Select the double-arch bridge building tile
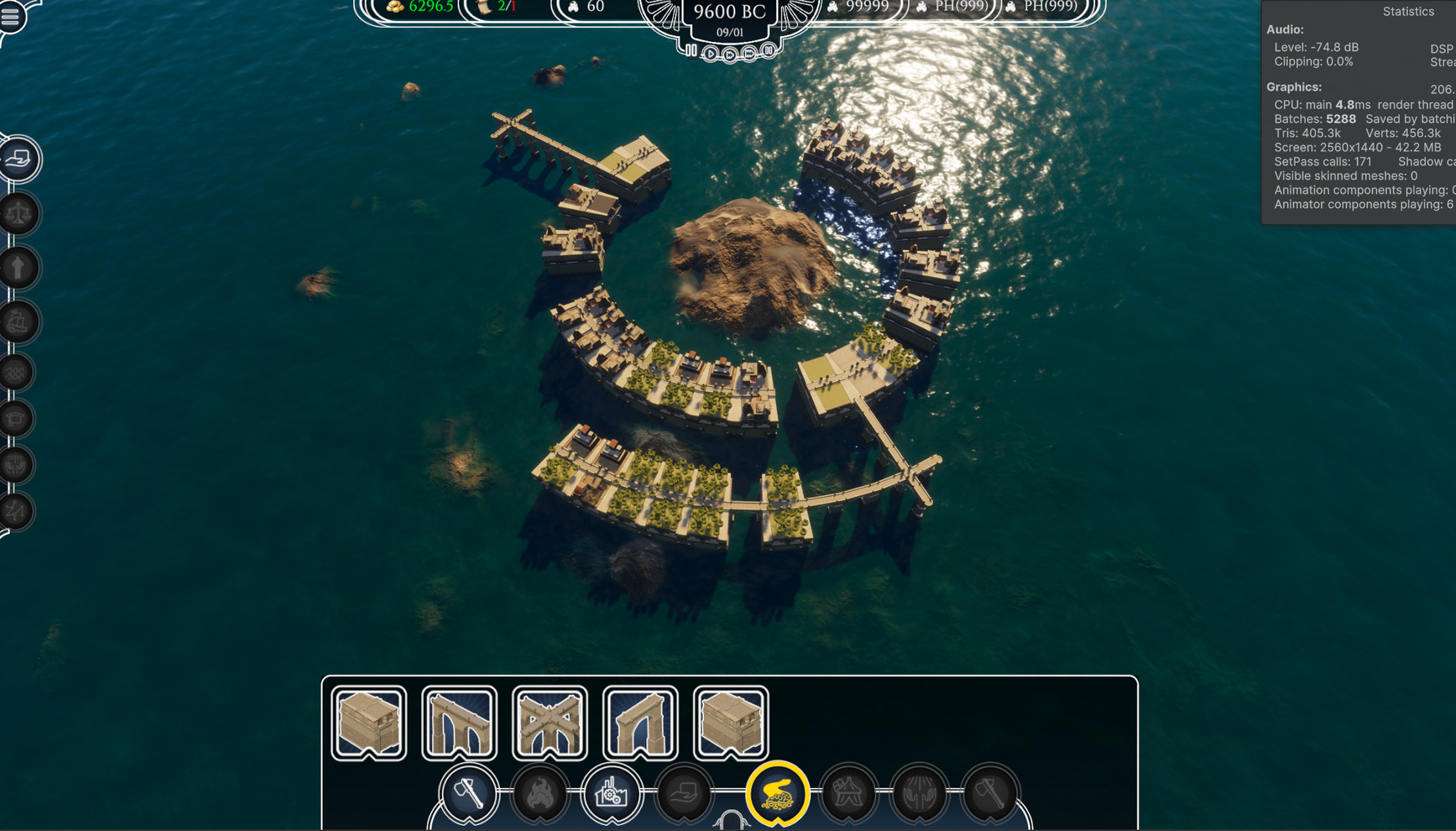The height and width of the screenshot is (831, 1456). click(x=459, y=722)
